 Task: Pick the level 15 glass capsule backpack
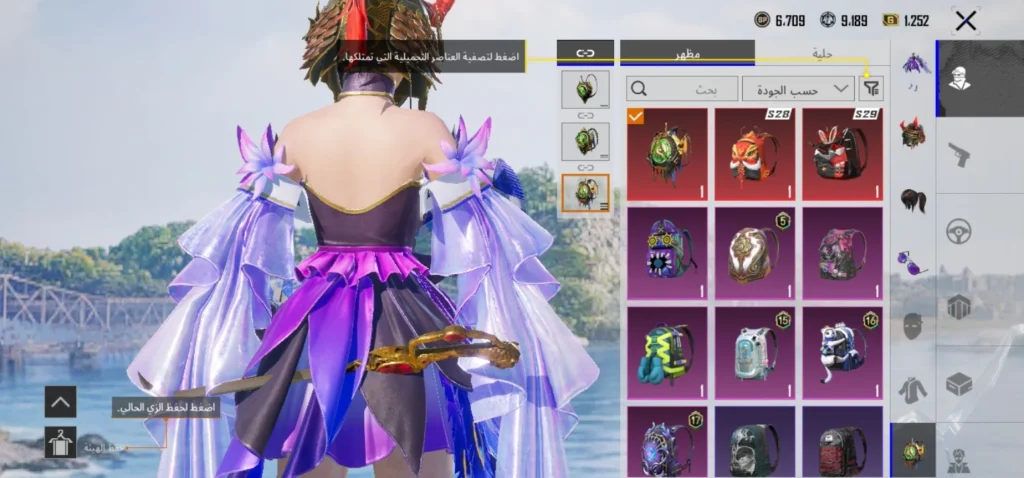(x=755, y=351)
